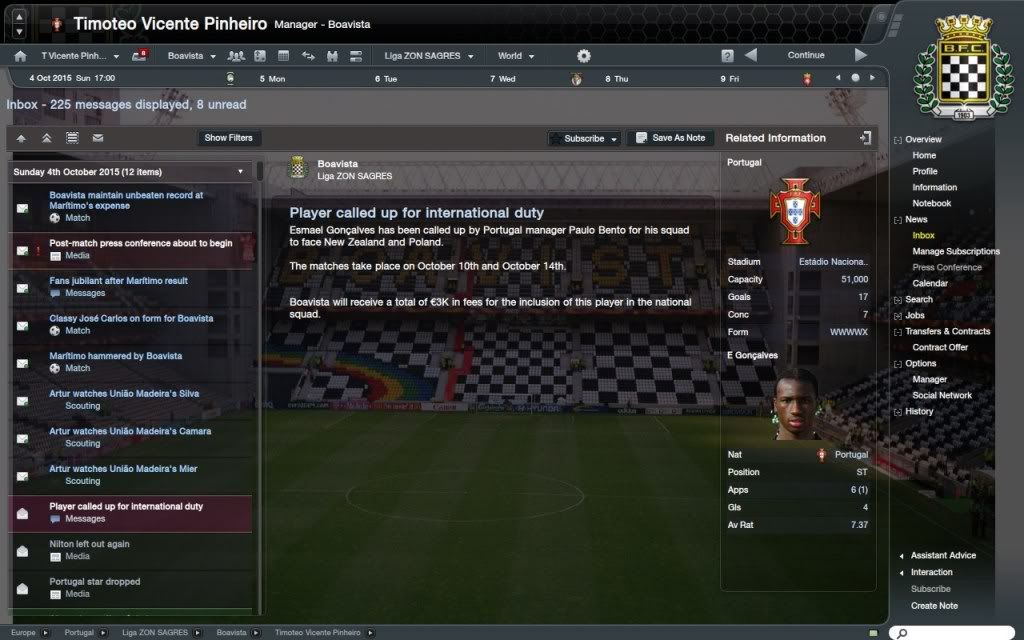1024x640 pixels.
Task: Open the settings gear icon
Action: tap(584, 56)
